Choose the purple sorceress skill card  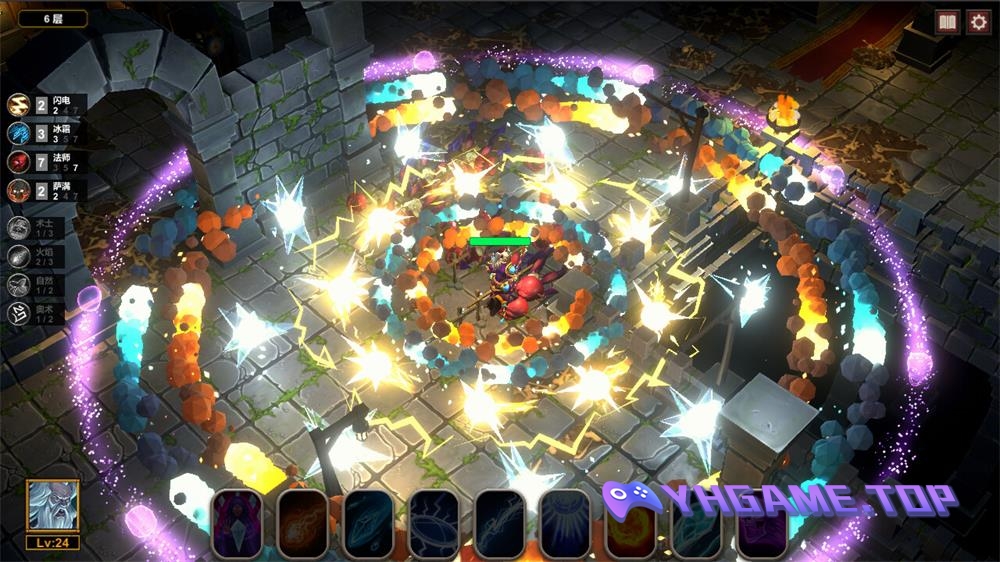pos(237,522)
